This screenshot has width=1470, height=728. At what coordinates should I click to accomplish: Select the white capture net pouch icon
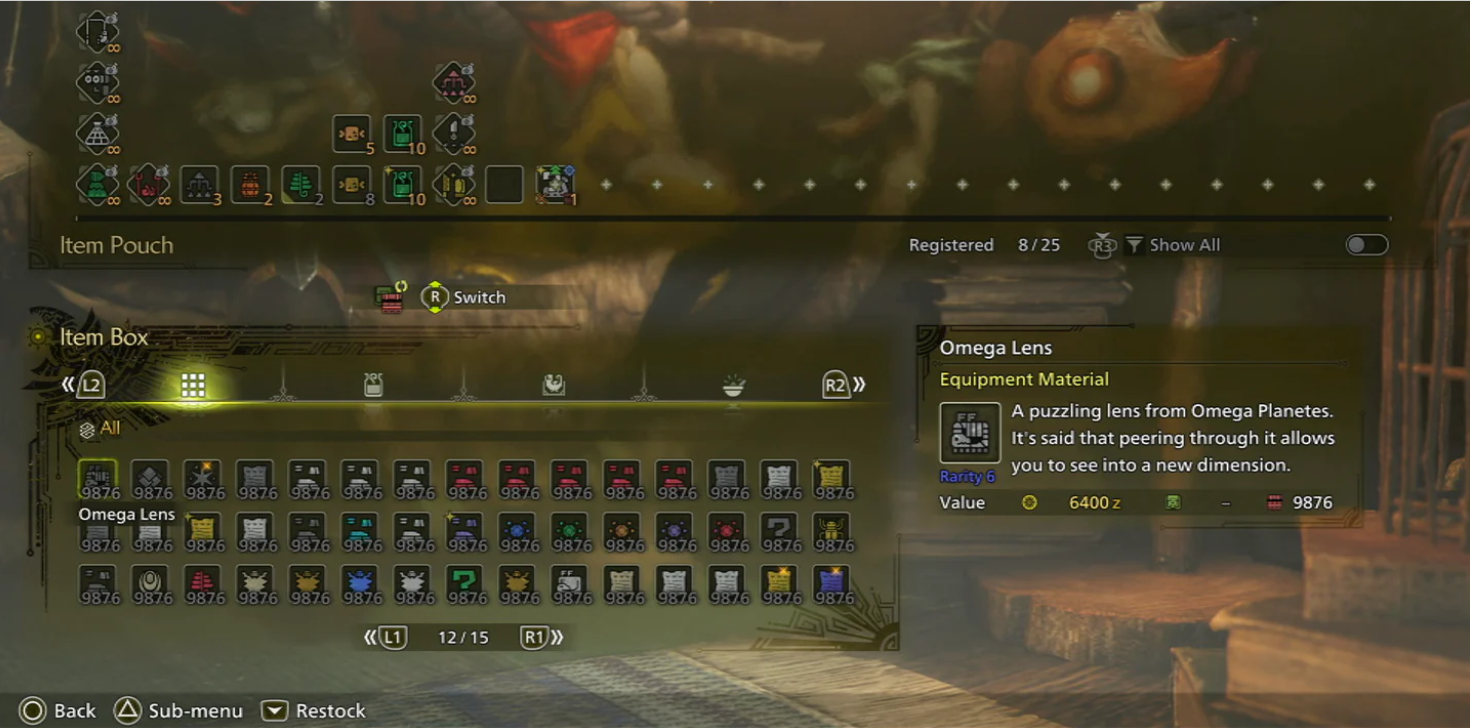97,133
